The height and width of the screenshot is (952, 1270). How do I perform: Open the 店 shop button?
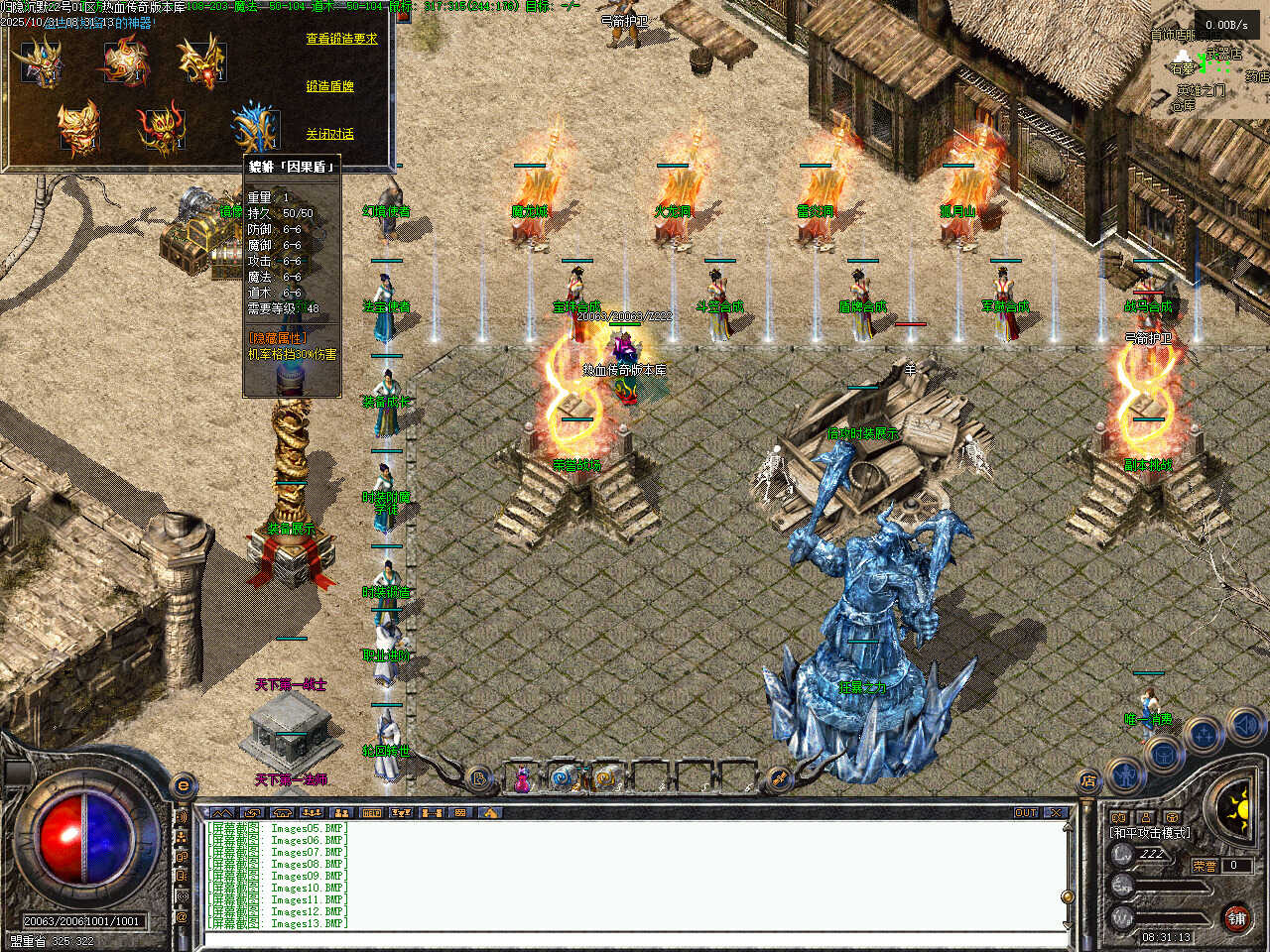pos(1087,781)
